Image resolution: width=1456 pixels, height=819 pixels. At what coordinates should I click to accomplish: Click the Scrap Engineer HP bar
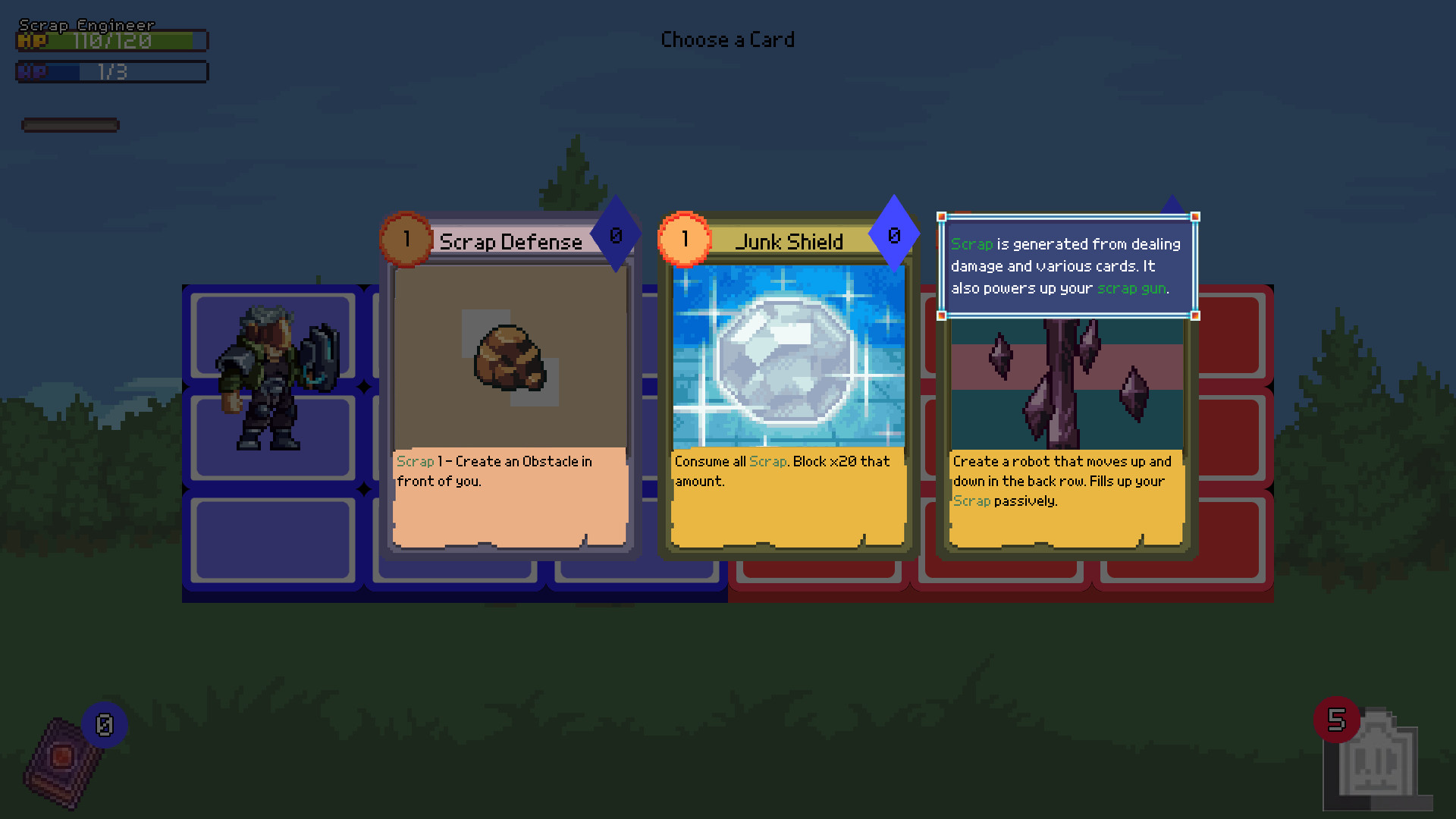(x=111, y=42)
